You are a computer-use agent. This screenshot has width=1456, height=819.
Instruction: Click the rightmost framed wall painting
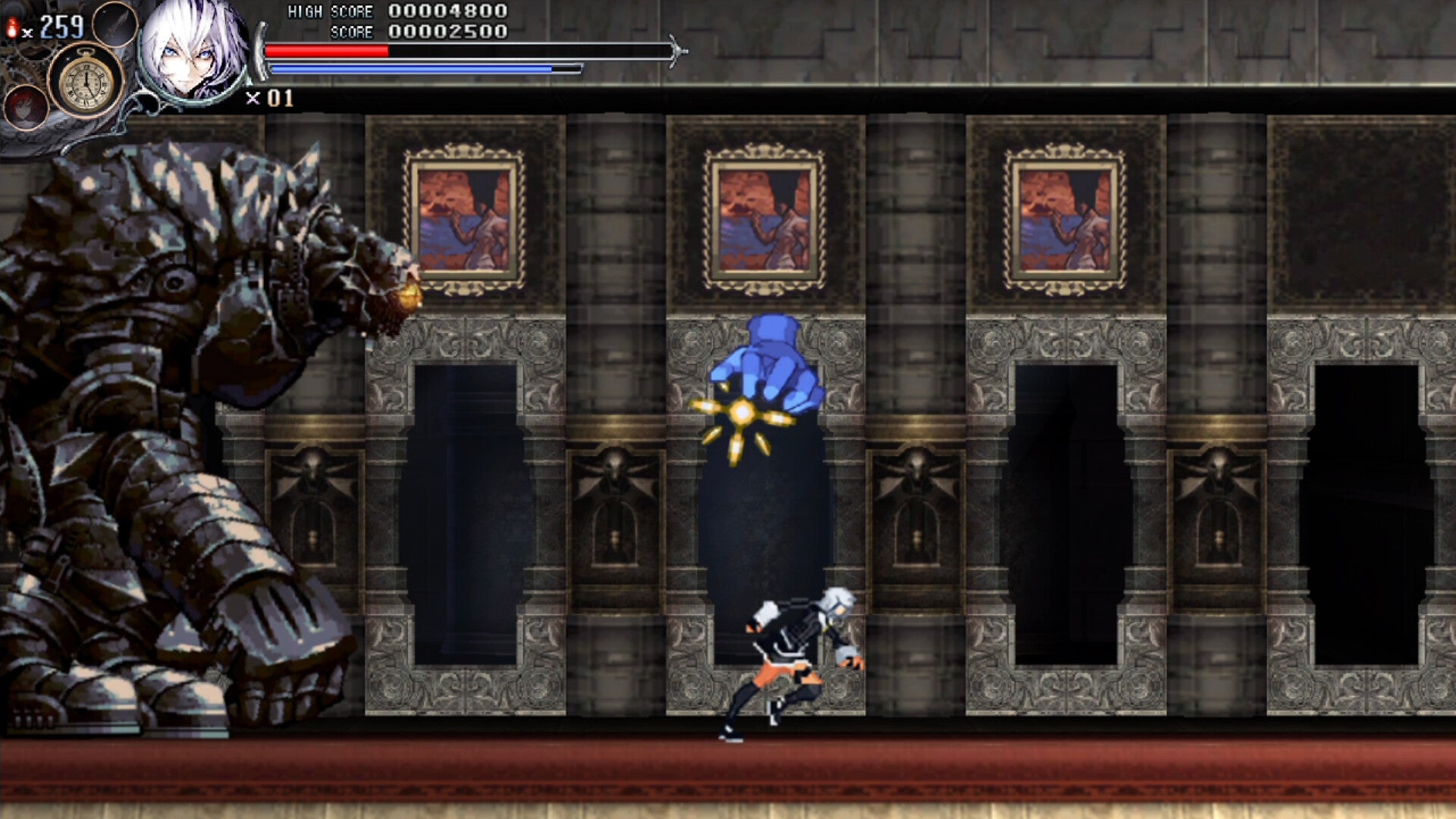[1063, 218]
